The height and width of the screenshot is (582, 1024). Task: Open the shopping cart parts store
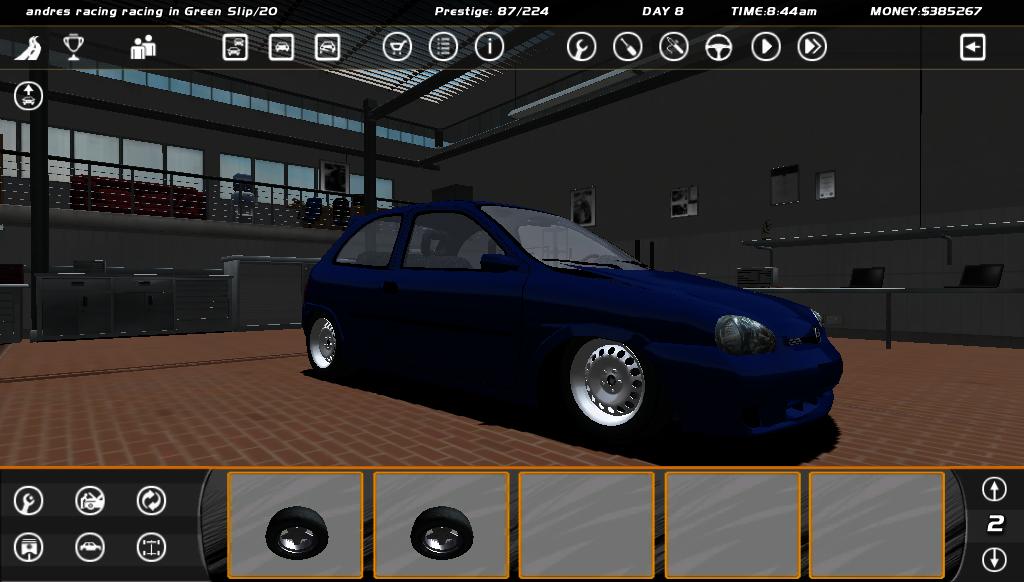pos(397,47)
